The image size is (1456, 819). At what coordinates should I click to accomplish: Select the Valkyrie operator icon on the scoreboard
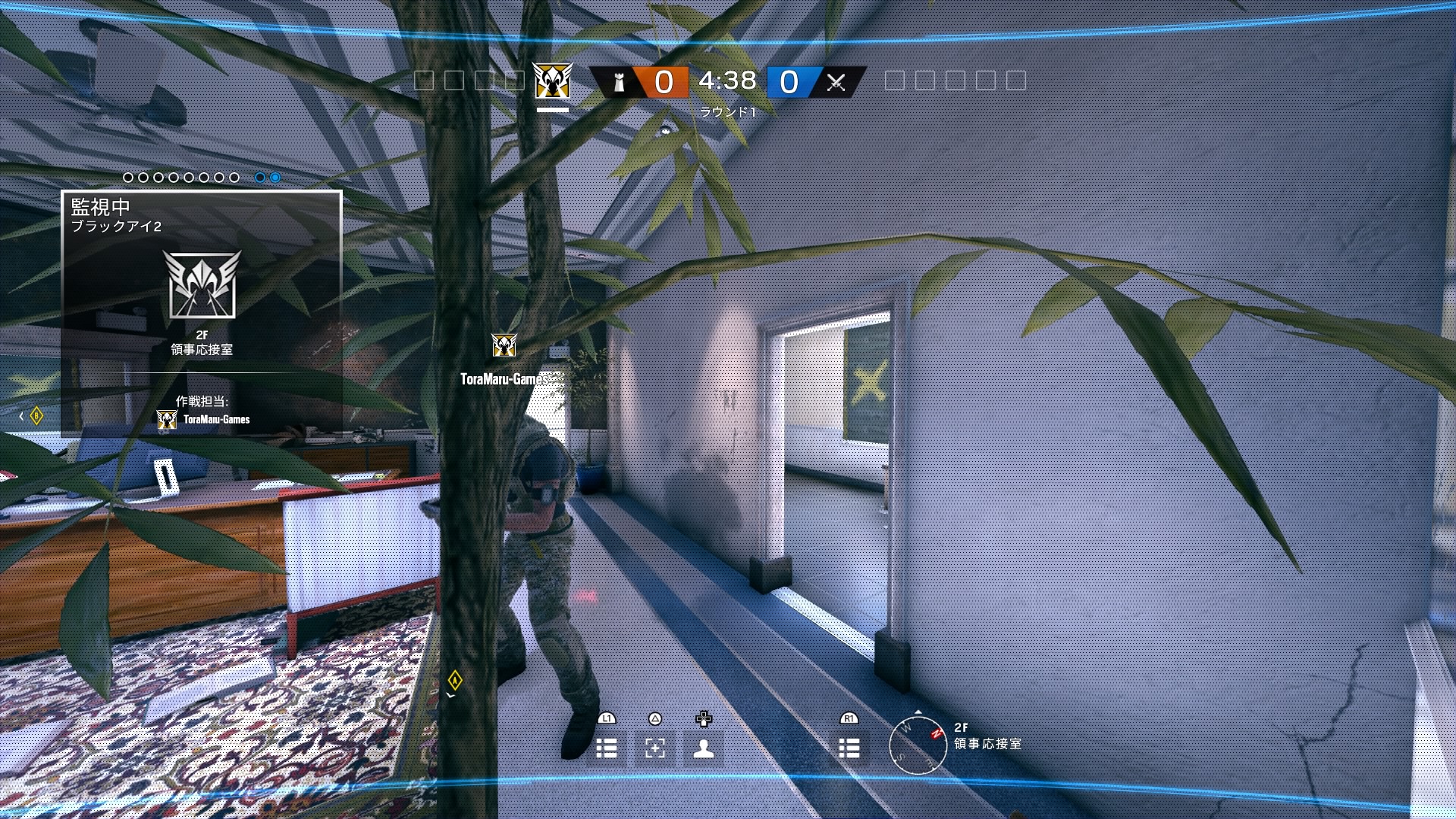(x=551, y=81)
